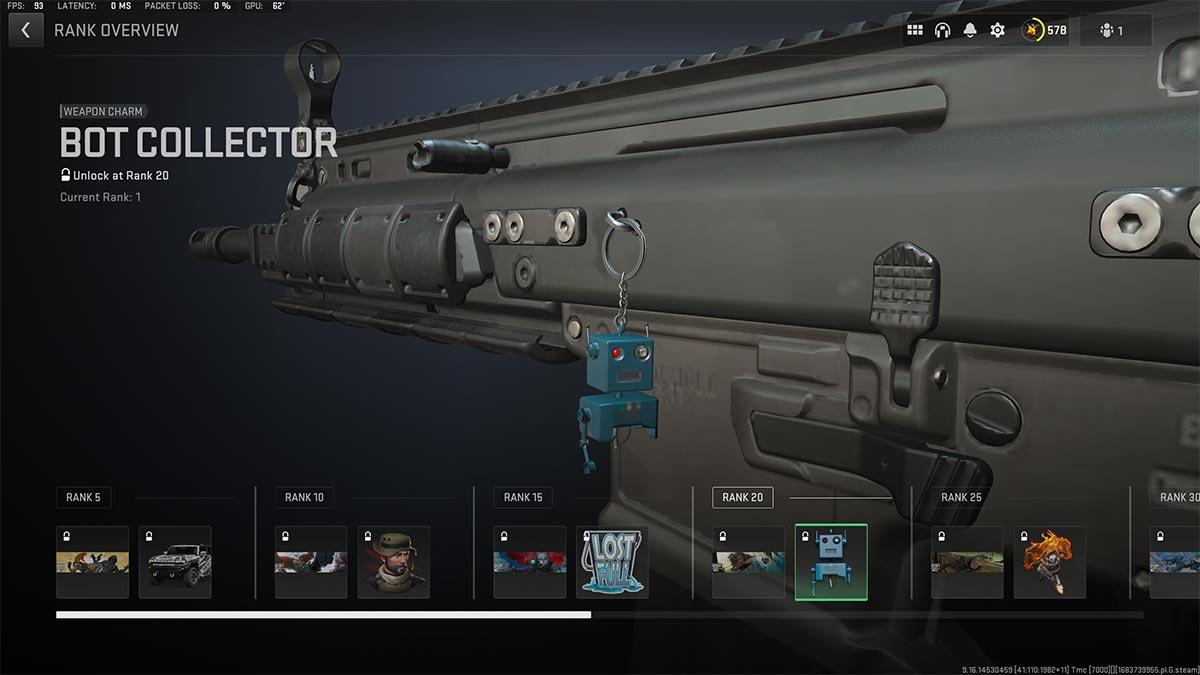The width and height of the screenshot is (1200, 675).
Task: Open headset audio settings
Action: pyautogui.click(x=942, y=30)
